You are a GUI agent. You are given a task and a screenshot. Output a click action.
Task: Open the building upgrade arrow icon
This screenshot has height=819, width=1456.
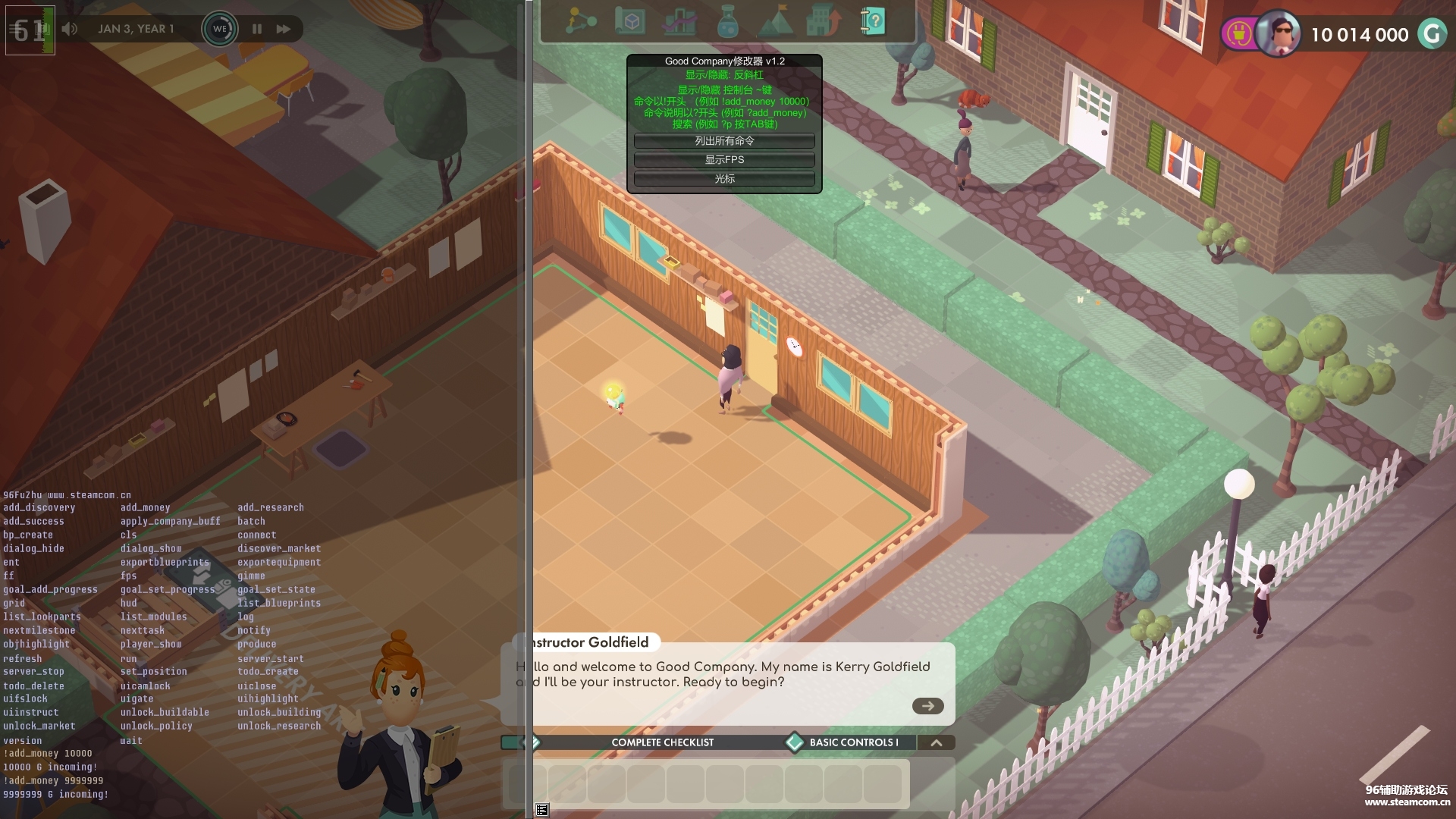[824, 22]
